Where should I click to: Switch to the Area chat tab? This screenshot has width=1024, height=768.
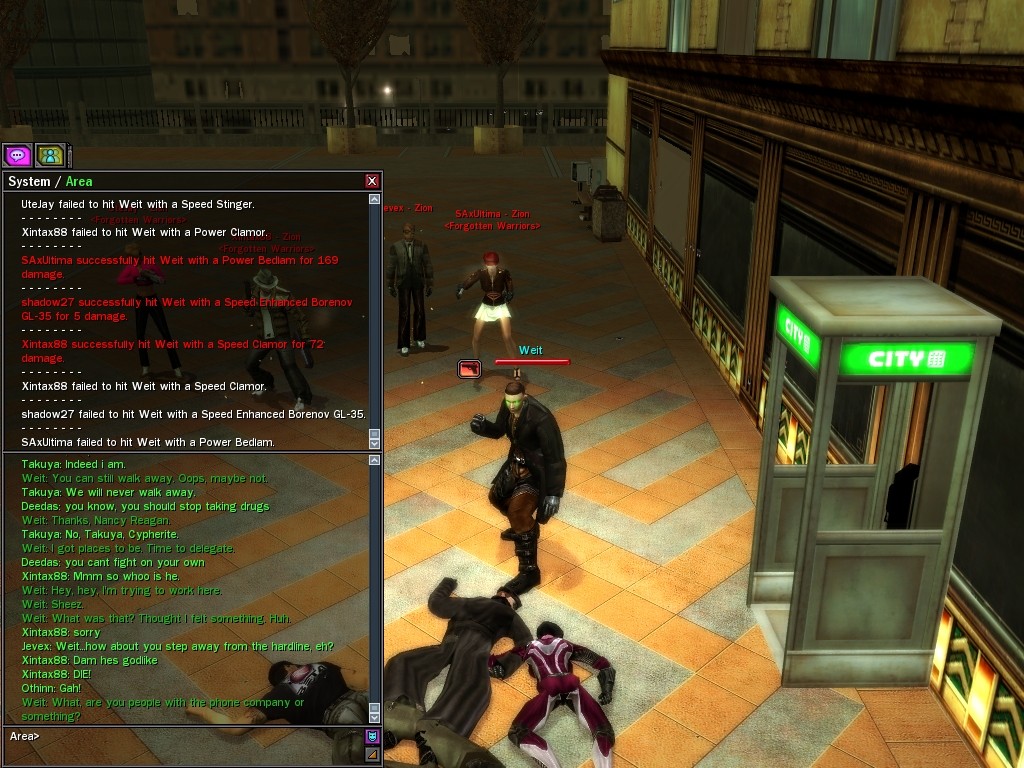point(79,182)
